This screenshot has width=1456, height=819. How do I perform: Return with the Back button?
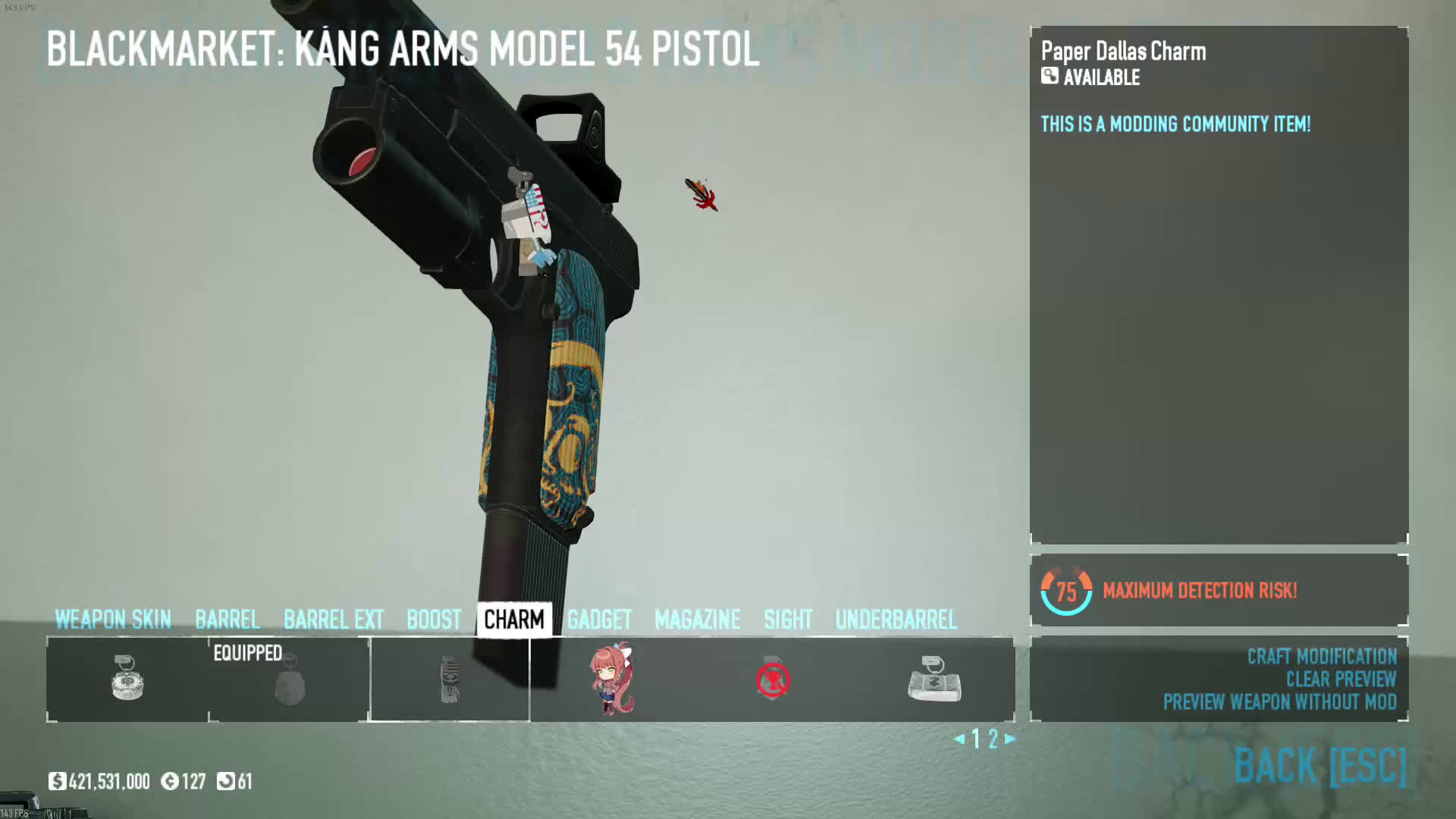coord(1320,764)
